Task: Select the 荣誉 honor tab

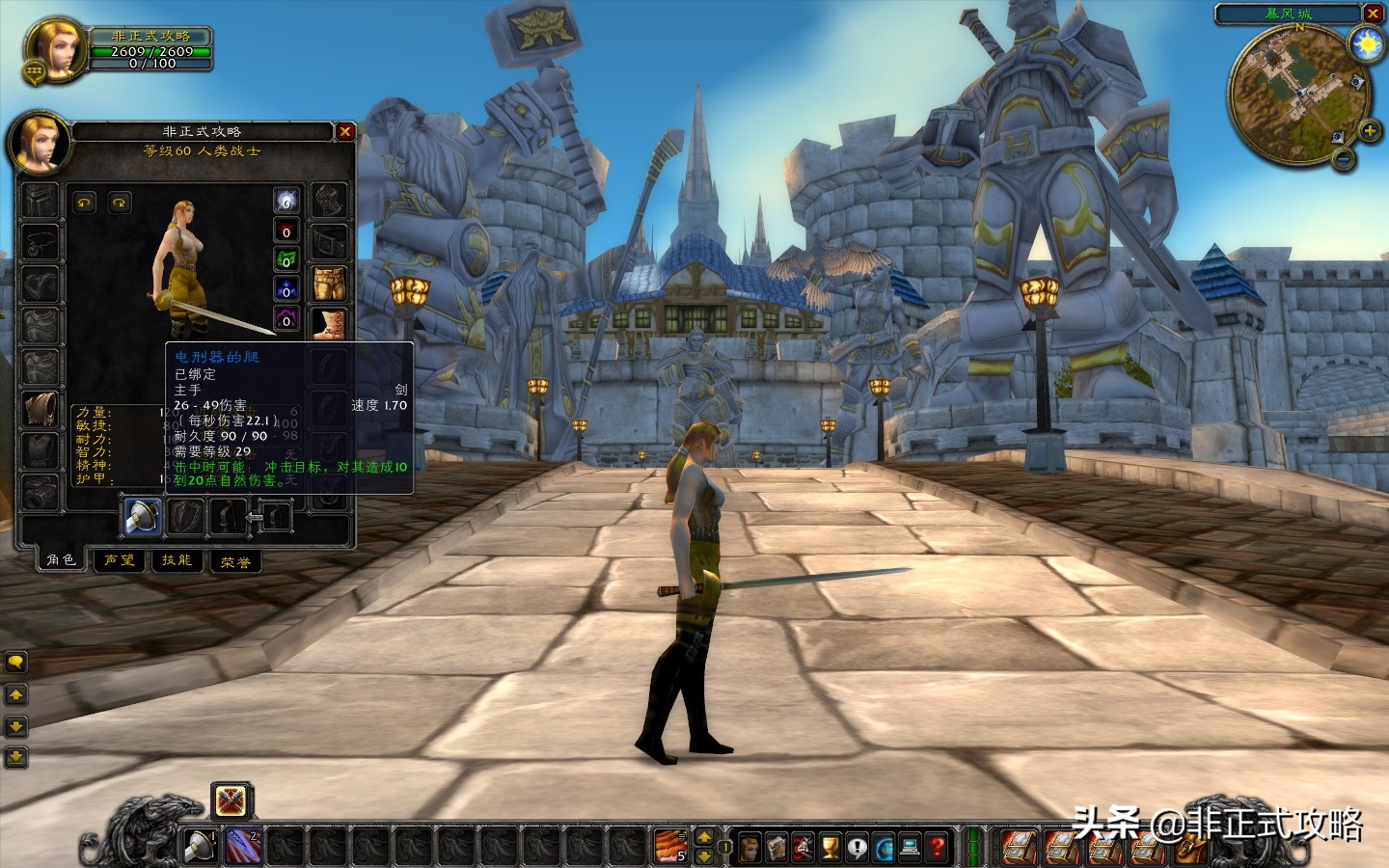Action: click(235, 561)
